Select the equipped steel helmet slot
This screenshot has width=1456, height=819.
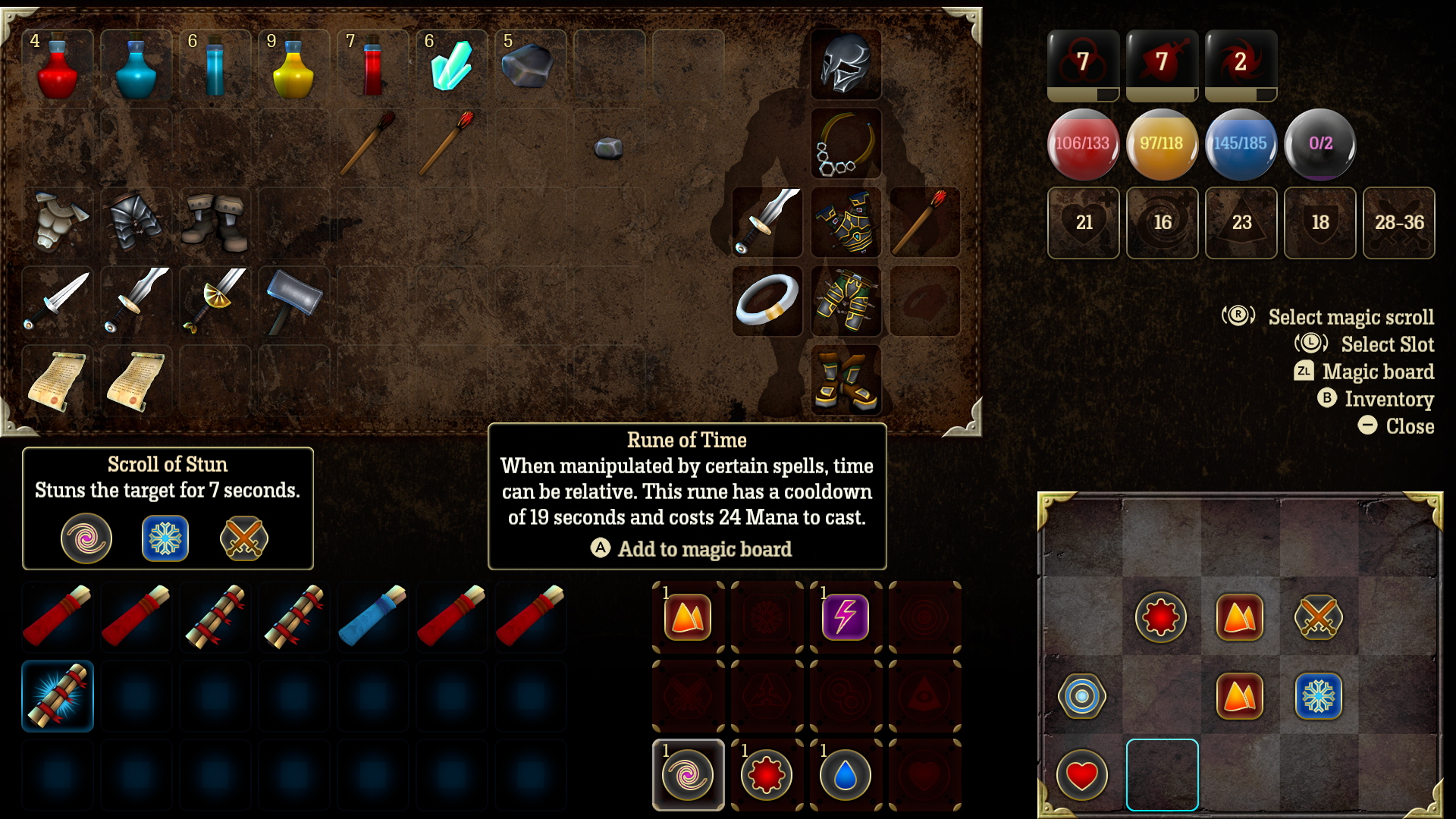point(846,65)
